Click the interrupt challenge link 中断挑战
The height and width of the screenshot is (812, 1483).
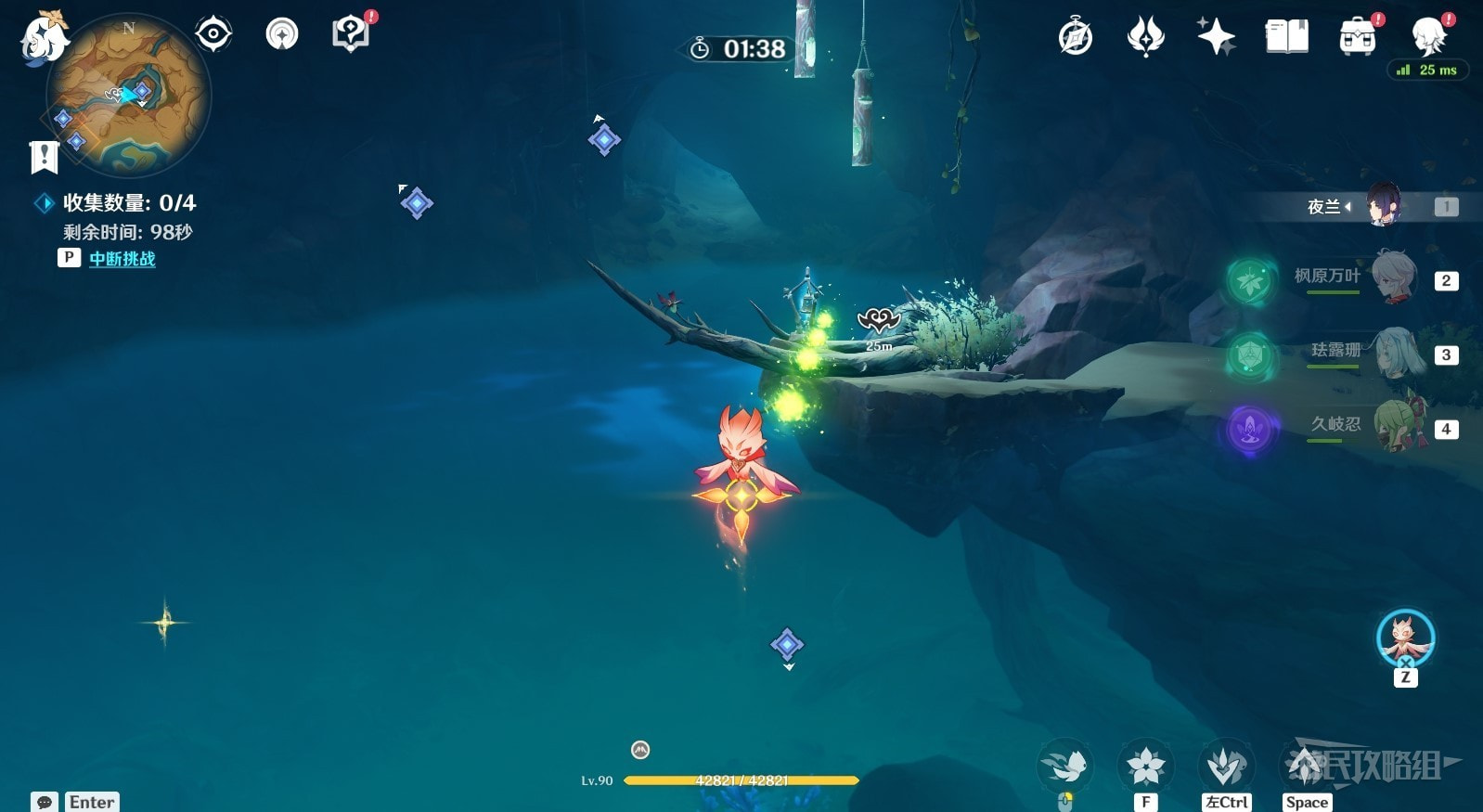123,259
